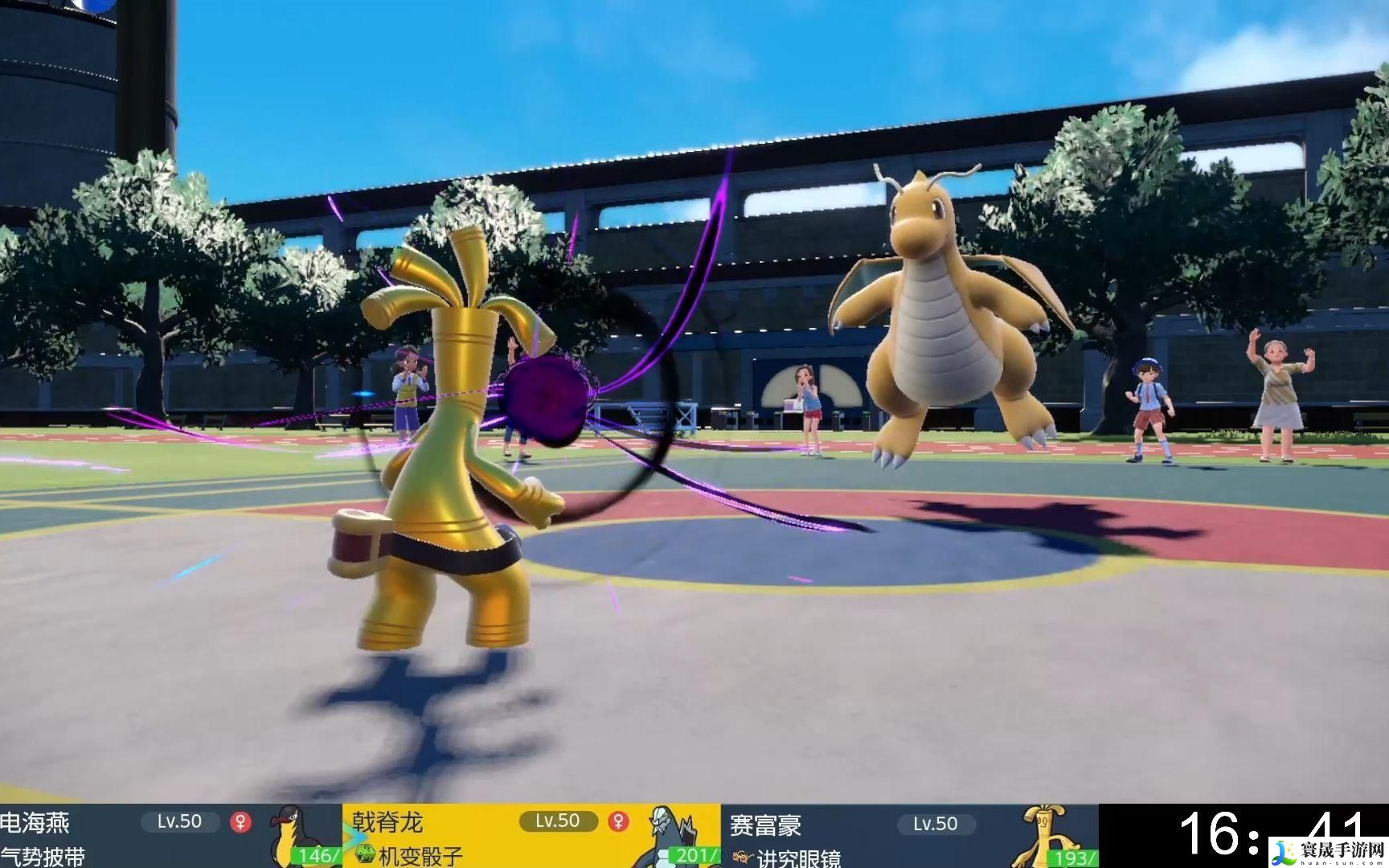Select the 电海燕 team panel
Image resolution: width=1389 pixels, height=868 pixels.
point(170,837)
